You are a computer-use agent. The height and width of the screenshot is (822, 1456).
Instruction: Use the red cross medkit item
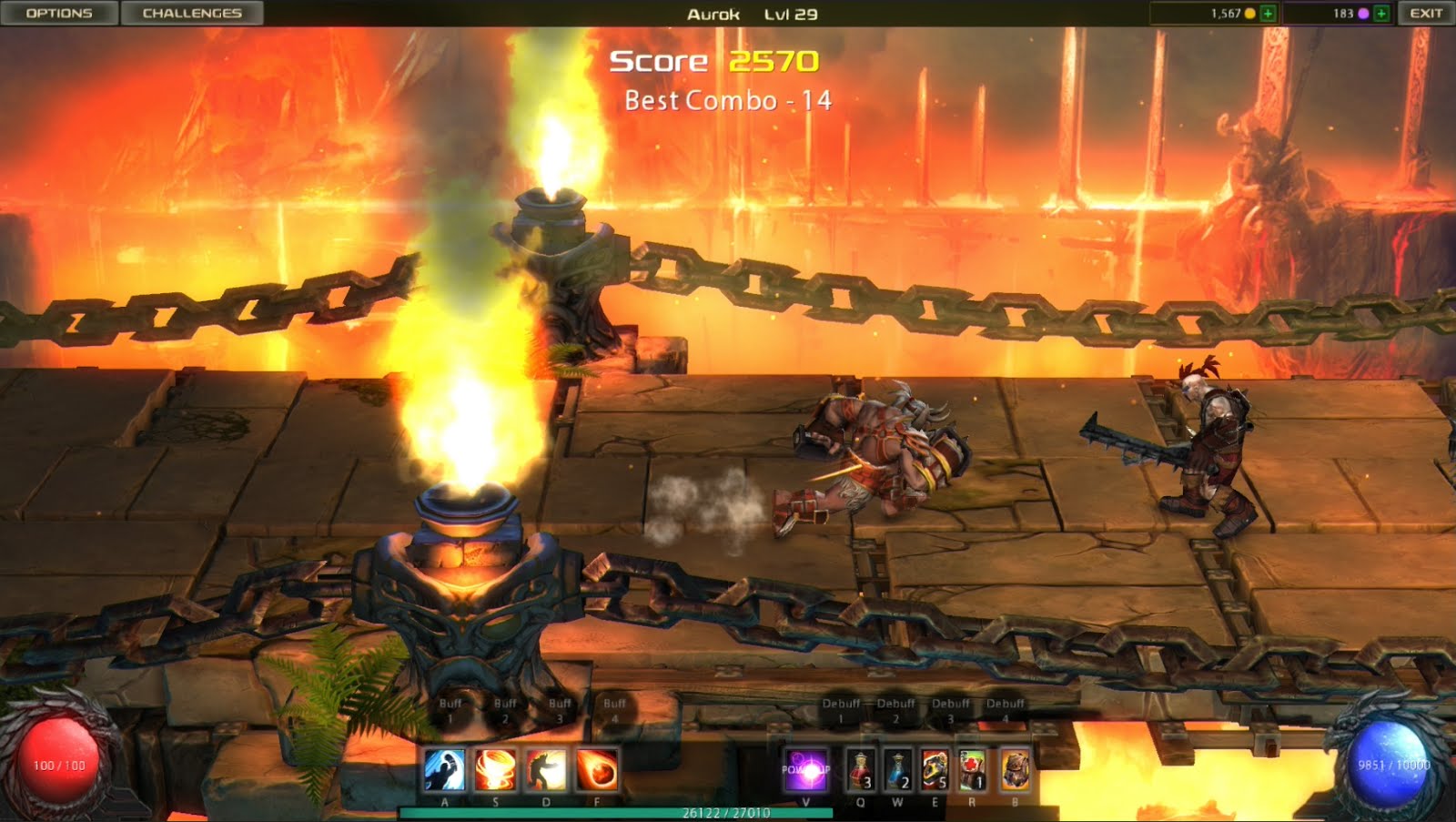coord(972,770)
